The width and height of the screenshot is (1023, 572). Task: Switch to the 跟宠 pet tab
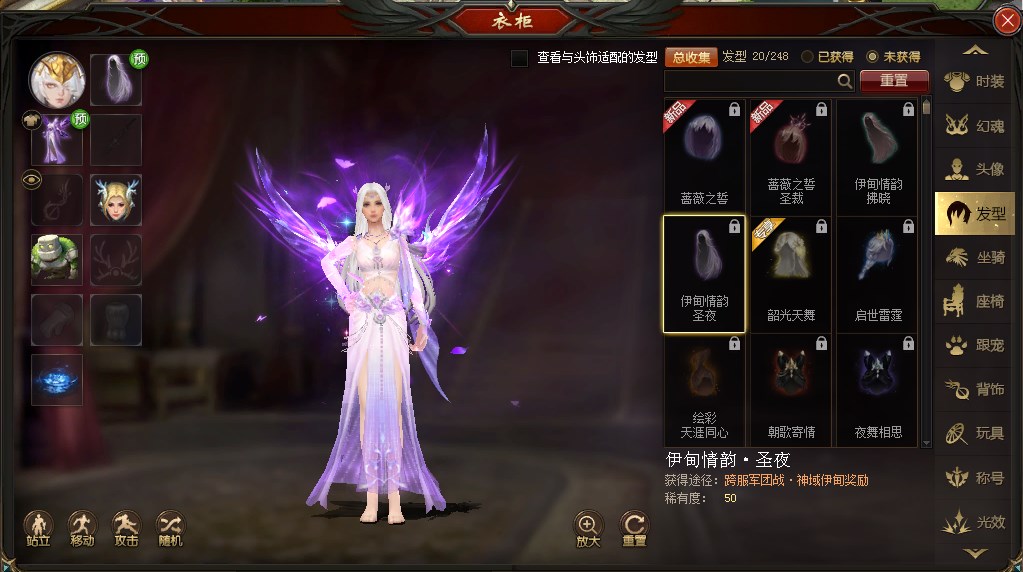(976, 345)
